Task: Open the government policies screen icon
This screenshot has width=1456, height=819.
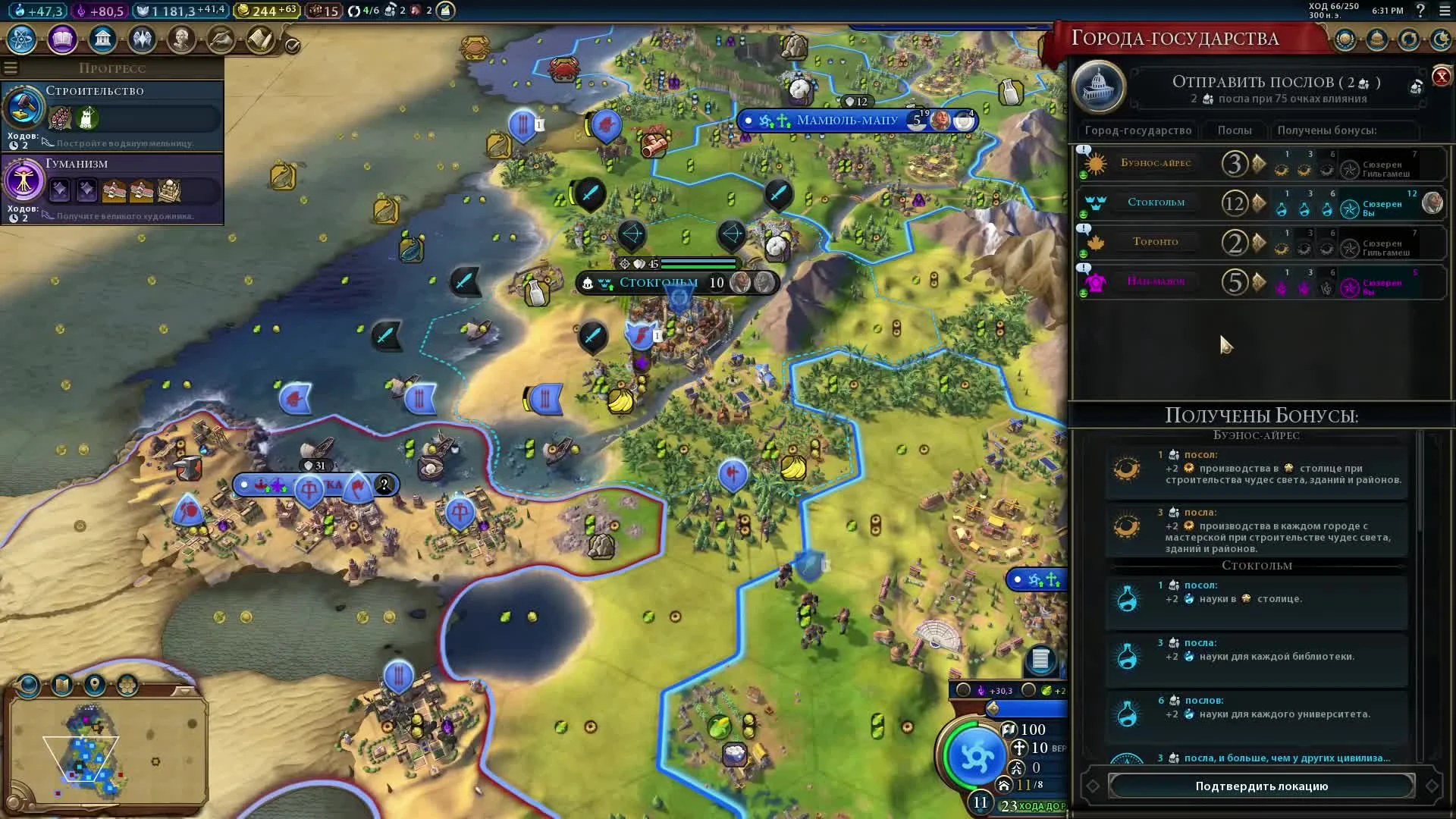Action: [x=102, y=39]
